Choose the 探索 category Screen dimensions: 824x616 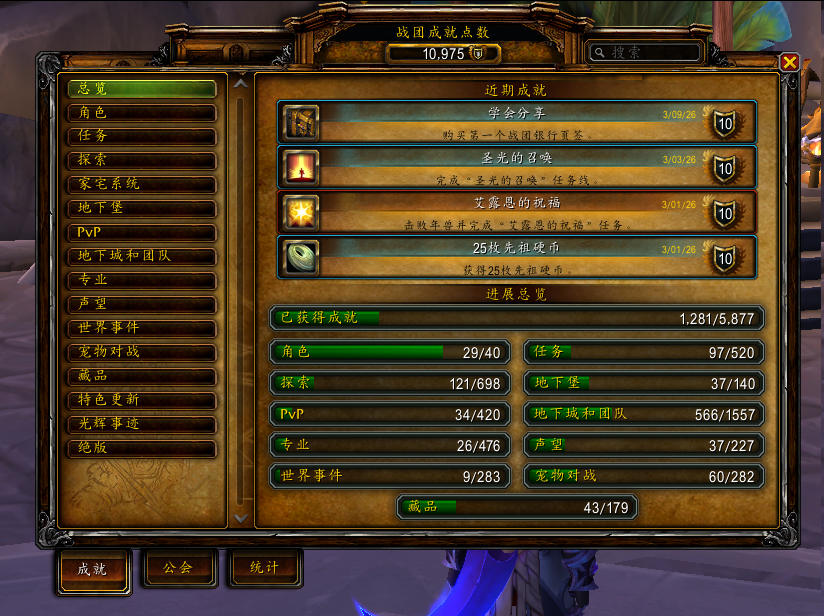[141, 160]
